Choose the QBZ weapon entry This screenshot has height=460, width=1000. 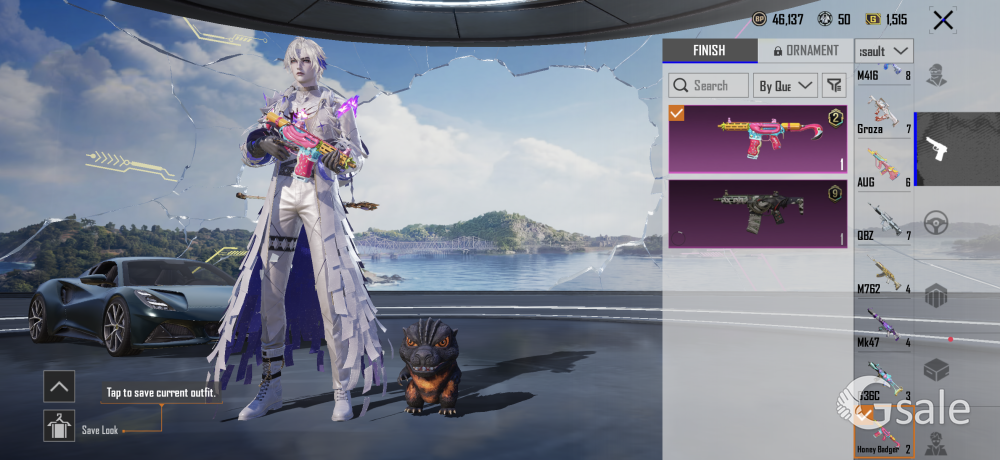(x=884, y=221)
